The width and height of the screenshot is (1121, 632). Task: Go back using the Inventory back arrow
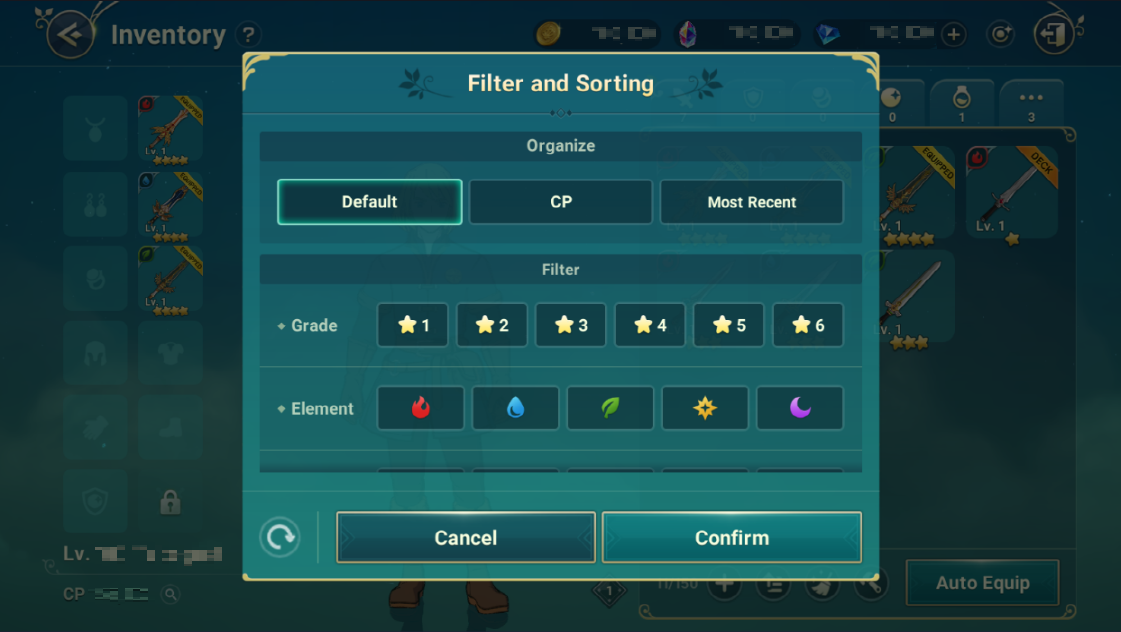[70, 35]
